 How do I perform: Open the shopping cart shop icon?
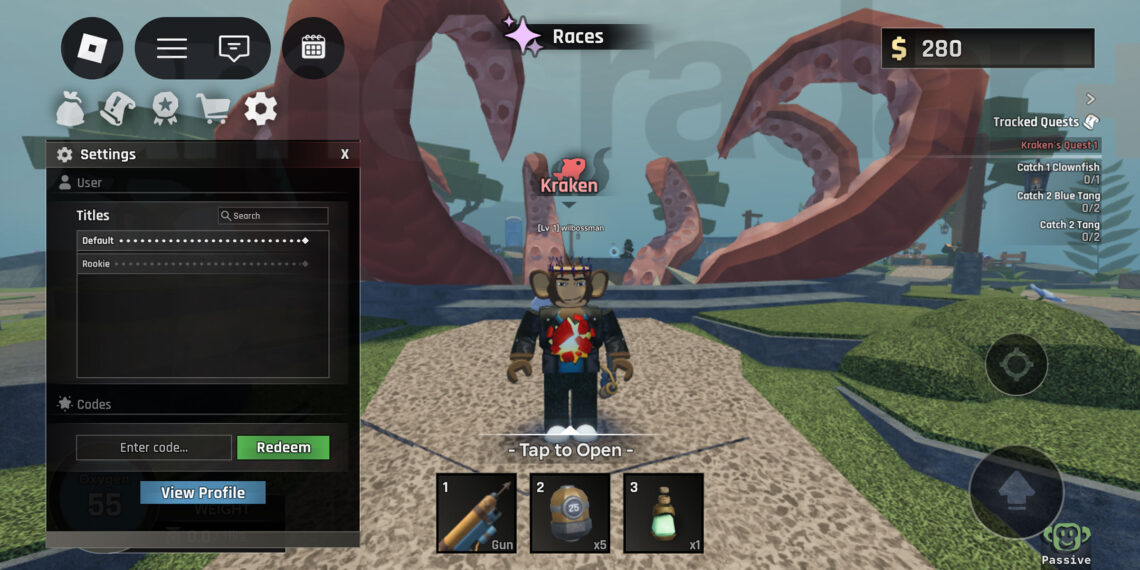pyautogui.click(x=212, y=109)
